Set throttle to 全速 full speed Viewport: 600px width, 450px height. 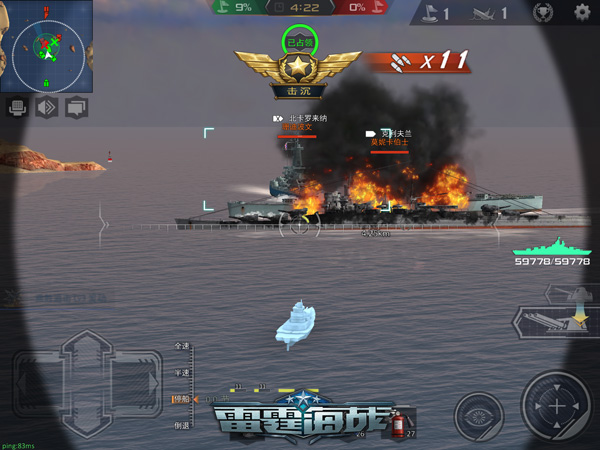coord(182,346)
